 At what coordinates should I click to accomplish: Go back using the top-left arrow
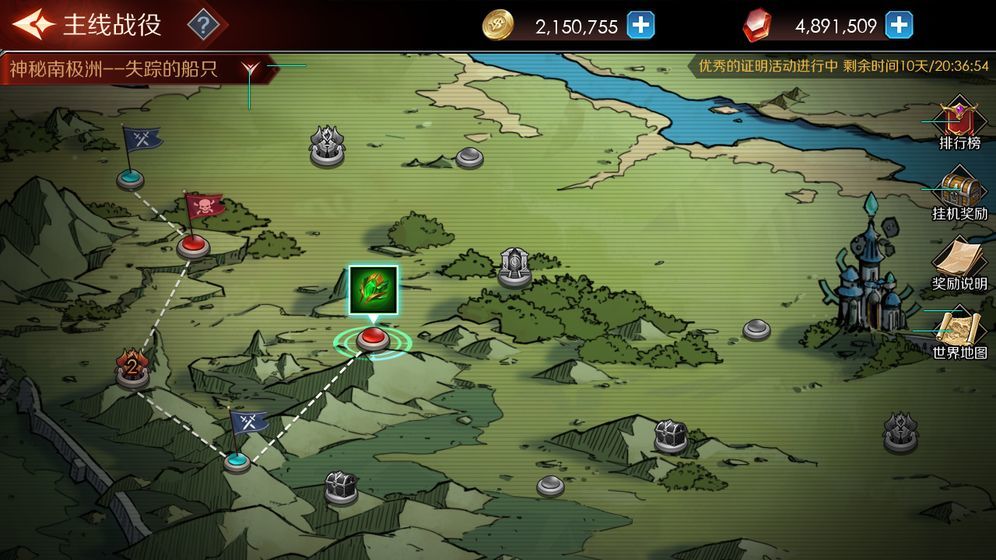[x=32, y=25]
